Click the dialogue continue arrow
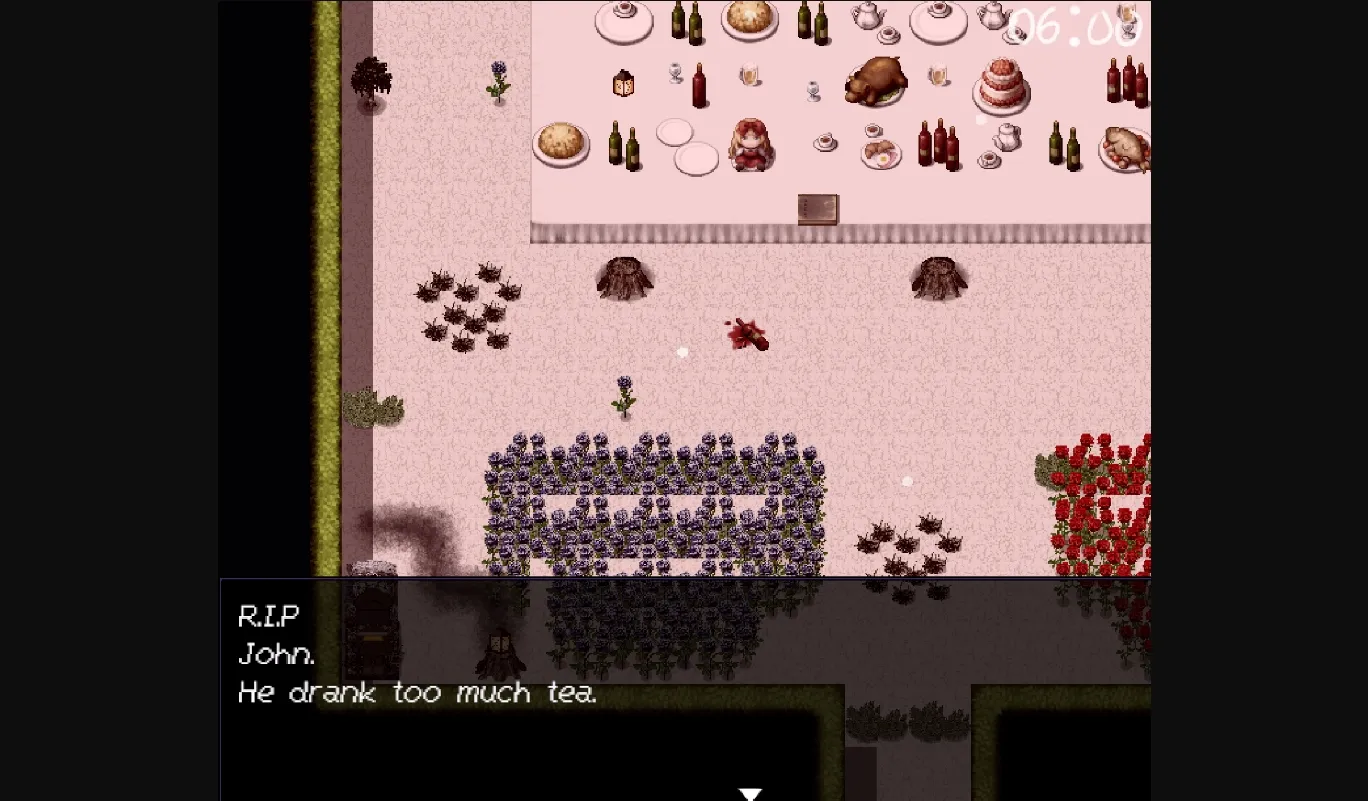This screenshot has height=801, width=1368. tap(750, 792)
